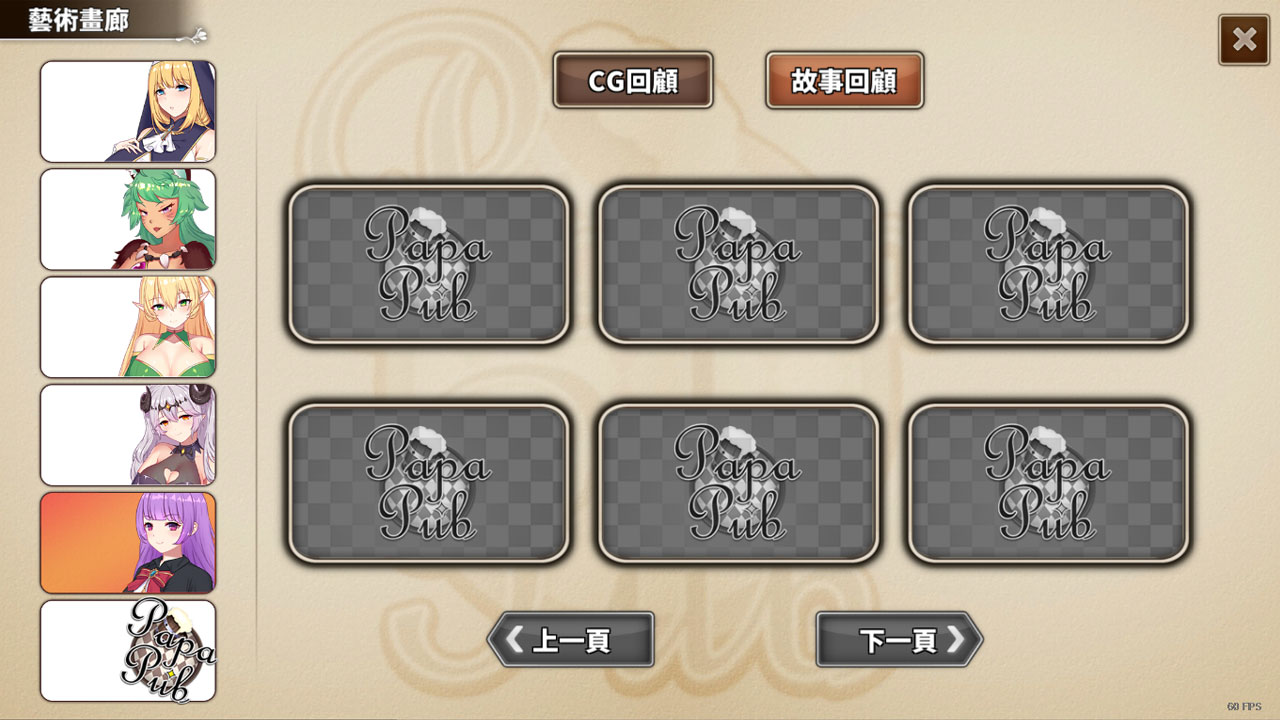The image size is (1280, 720).
Task: Go to the previous page with 上一頁
Action: click(x=568, y=641)
